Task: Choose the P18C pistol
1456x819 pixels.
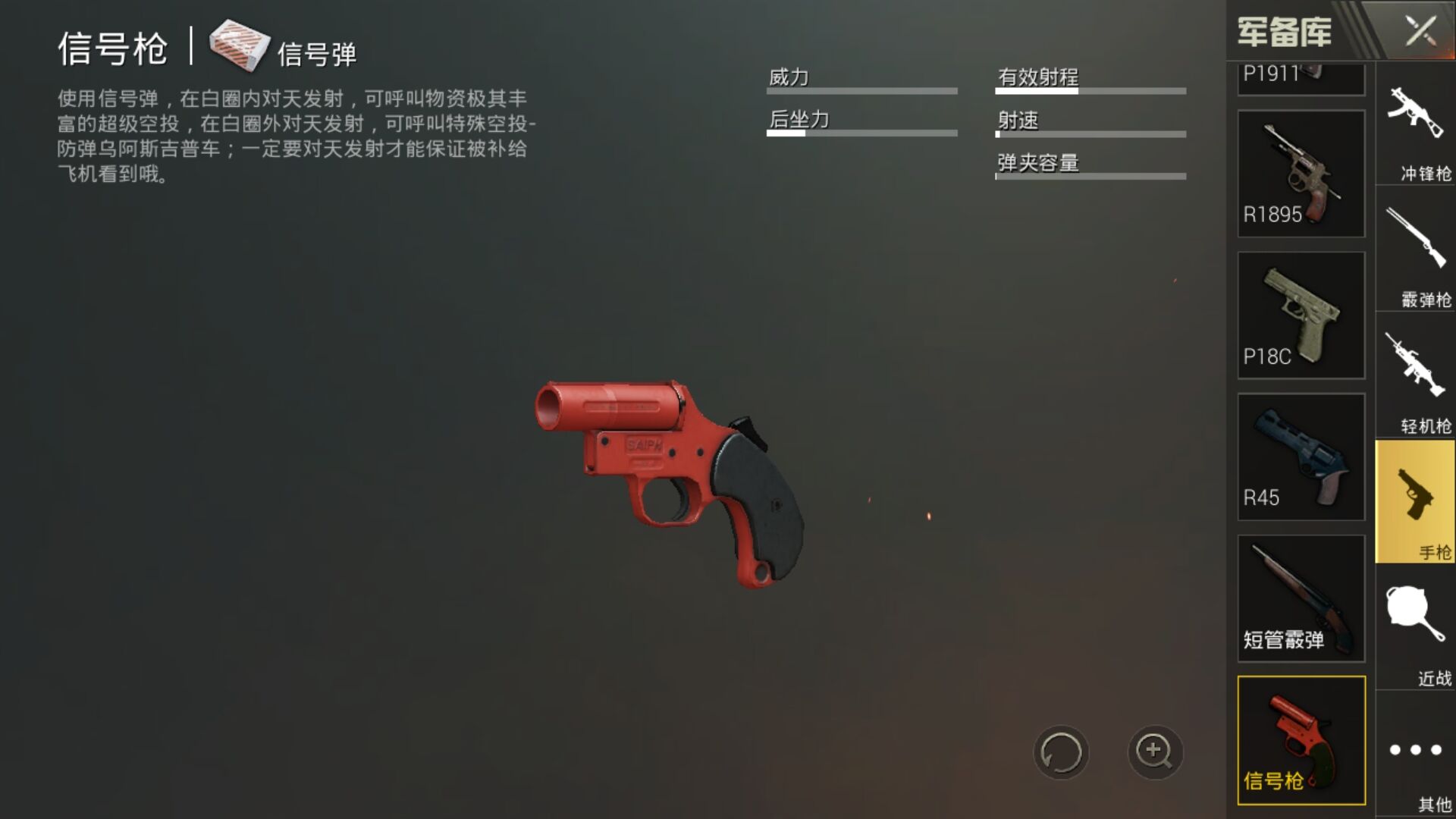Action: (1301, 315)
